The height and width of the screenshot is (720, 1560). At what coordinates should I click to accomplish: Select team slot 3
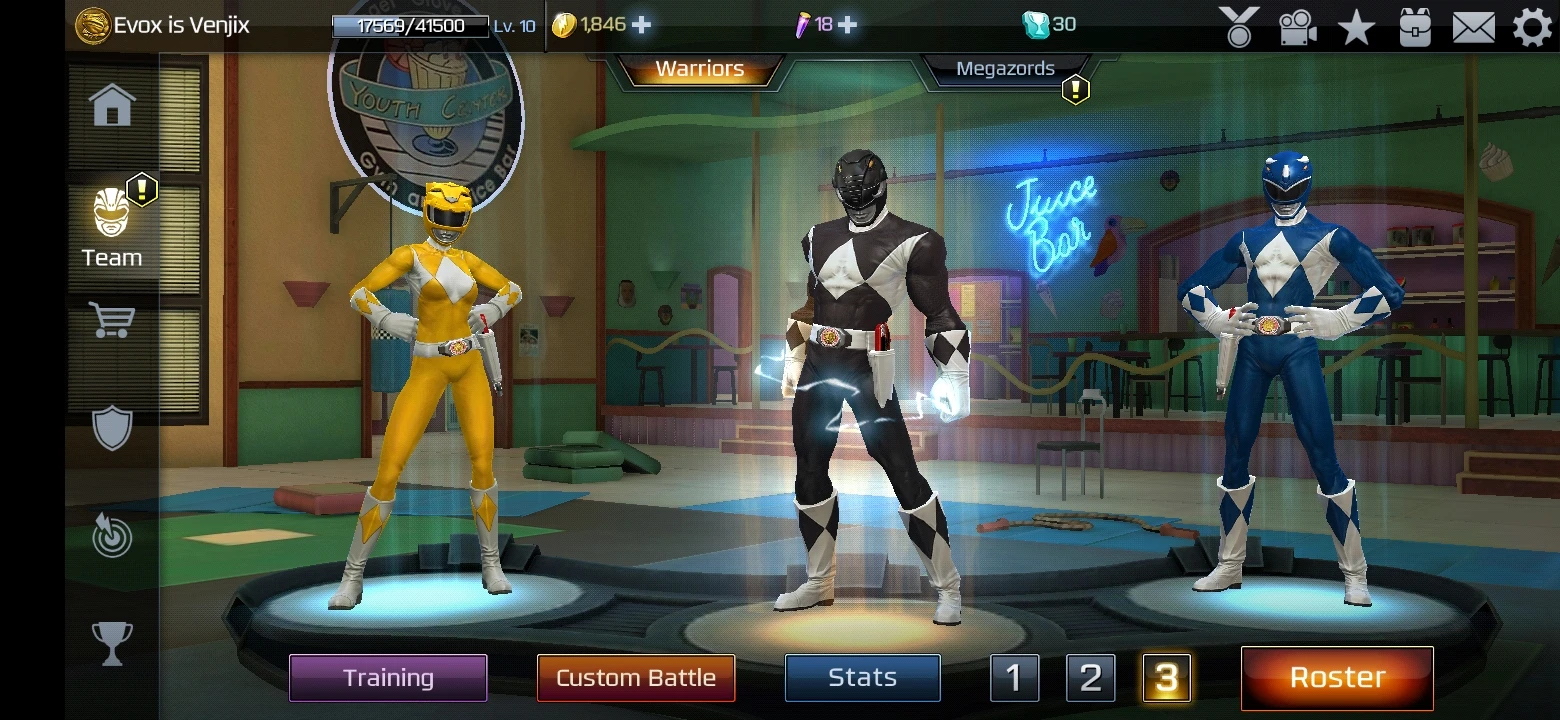1164,677
